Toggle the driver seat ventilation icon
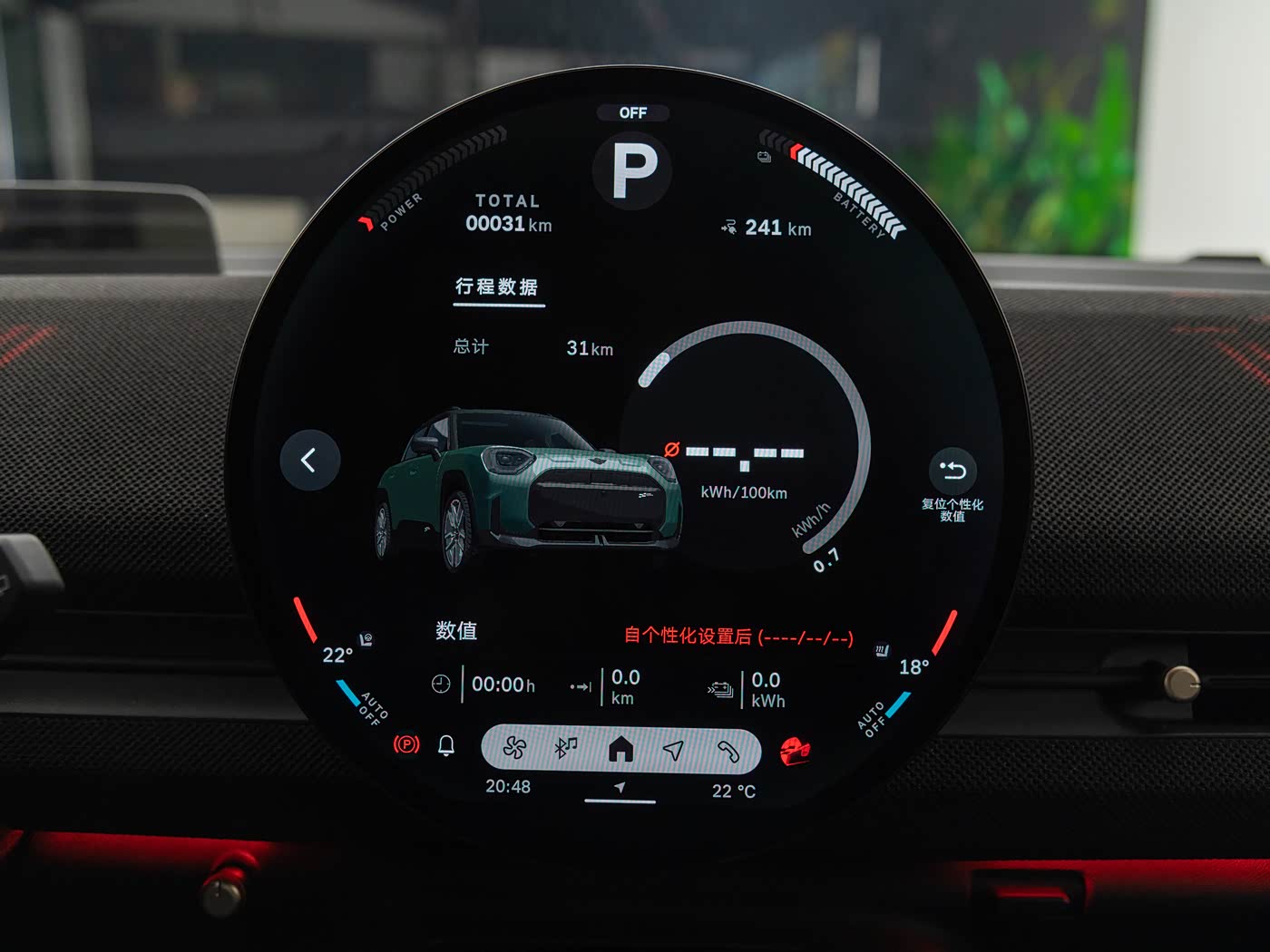The image size is (1270, 952). pos(366,639)
